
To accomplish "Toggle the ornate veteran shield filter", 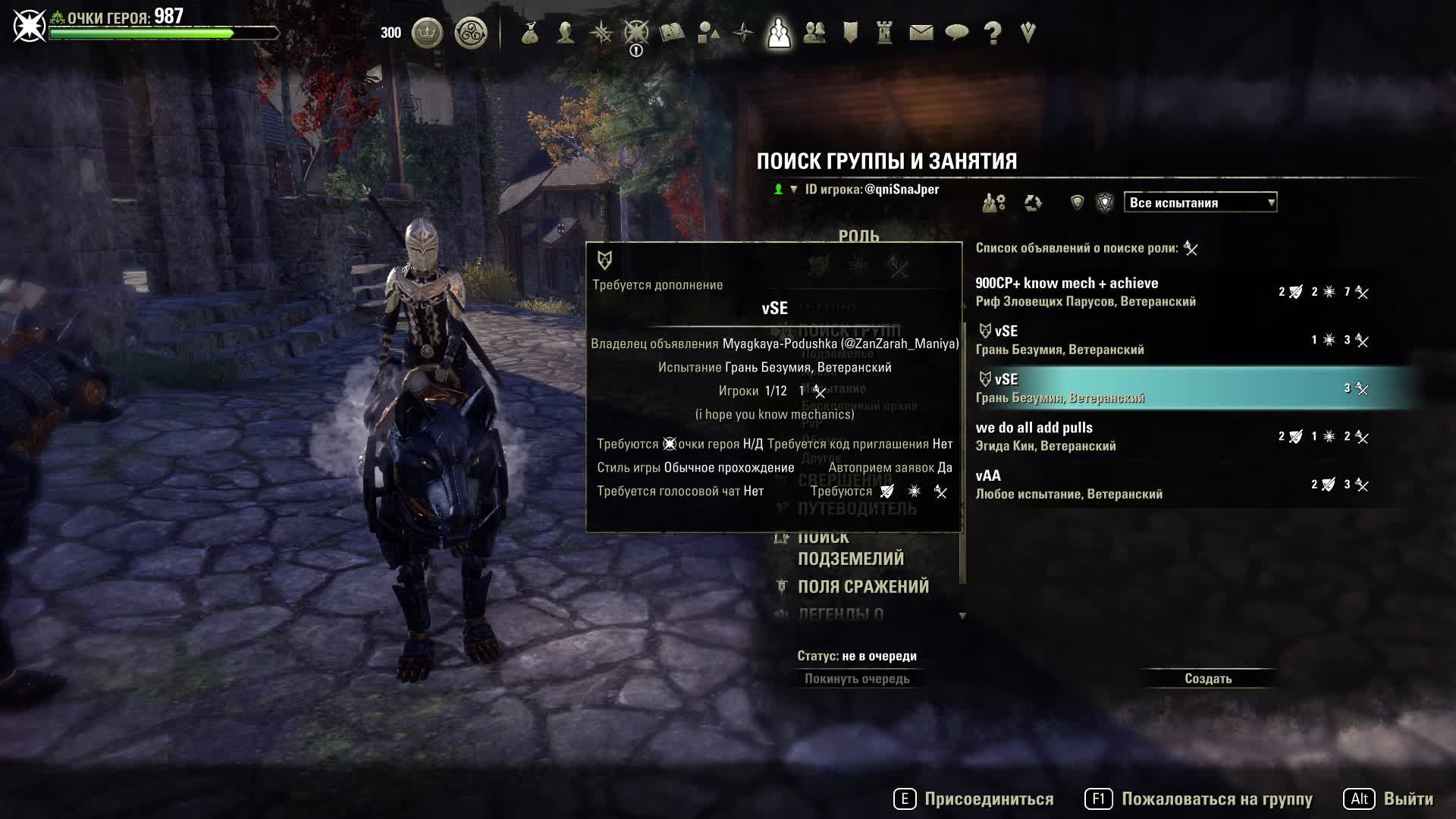I will (1106, 202).
